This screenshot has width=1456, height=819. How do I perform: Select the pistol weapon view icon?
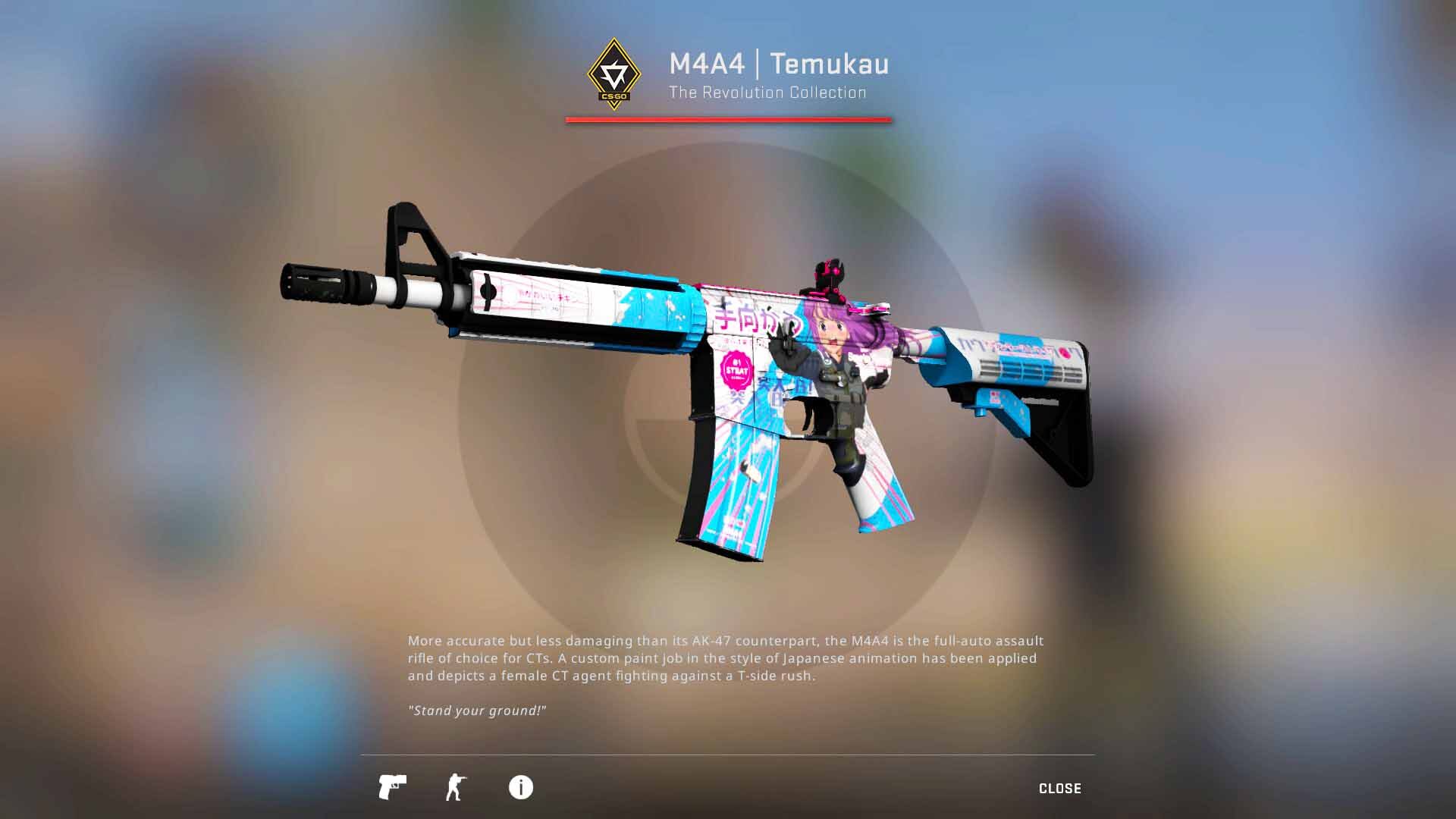click(392, 787)
